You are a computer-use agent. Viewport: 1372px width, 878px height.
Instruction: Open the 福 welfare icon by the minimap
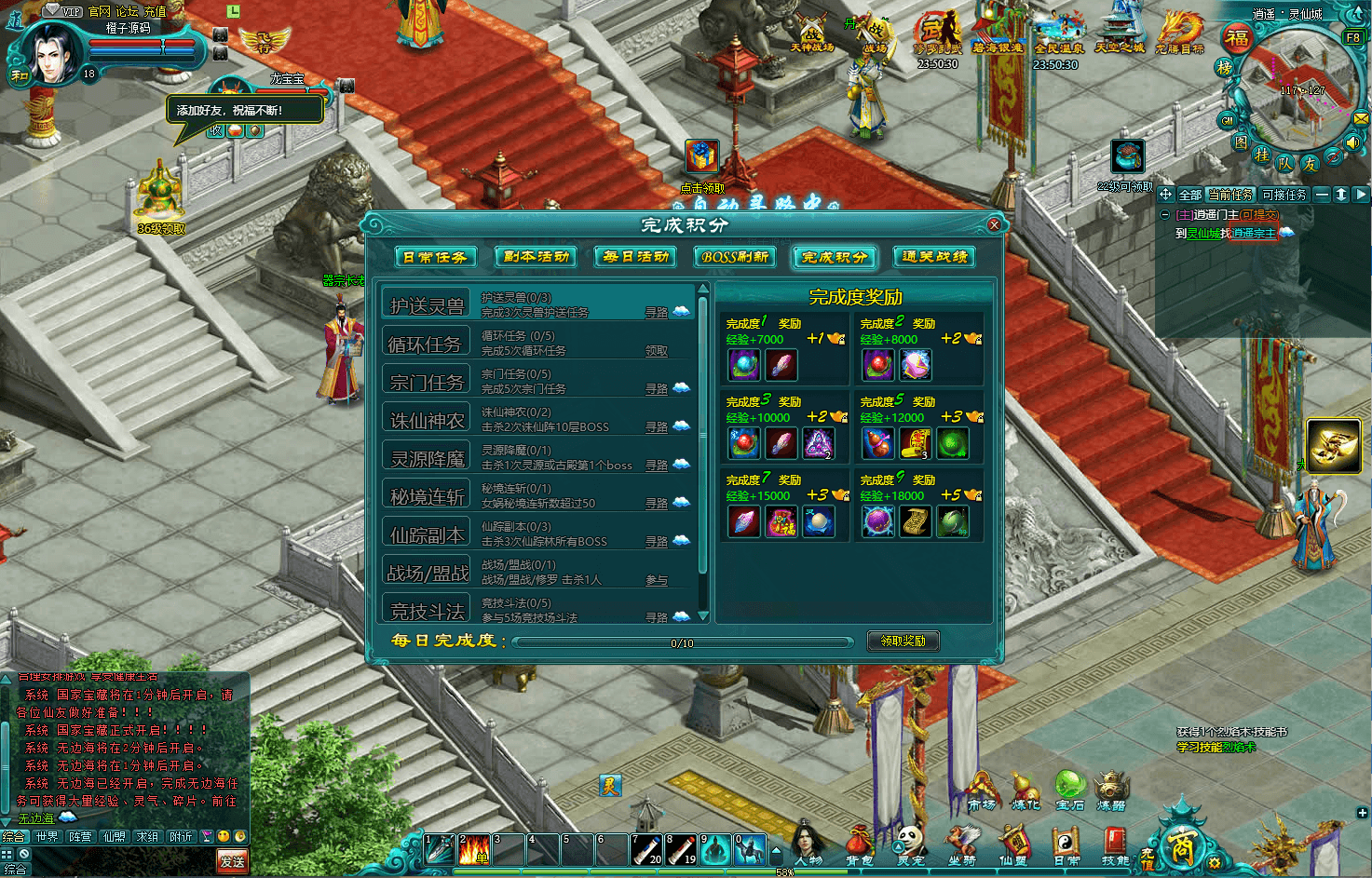click(x=1237, y=38)
